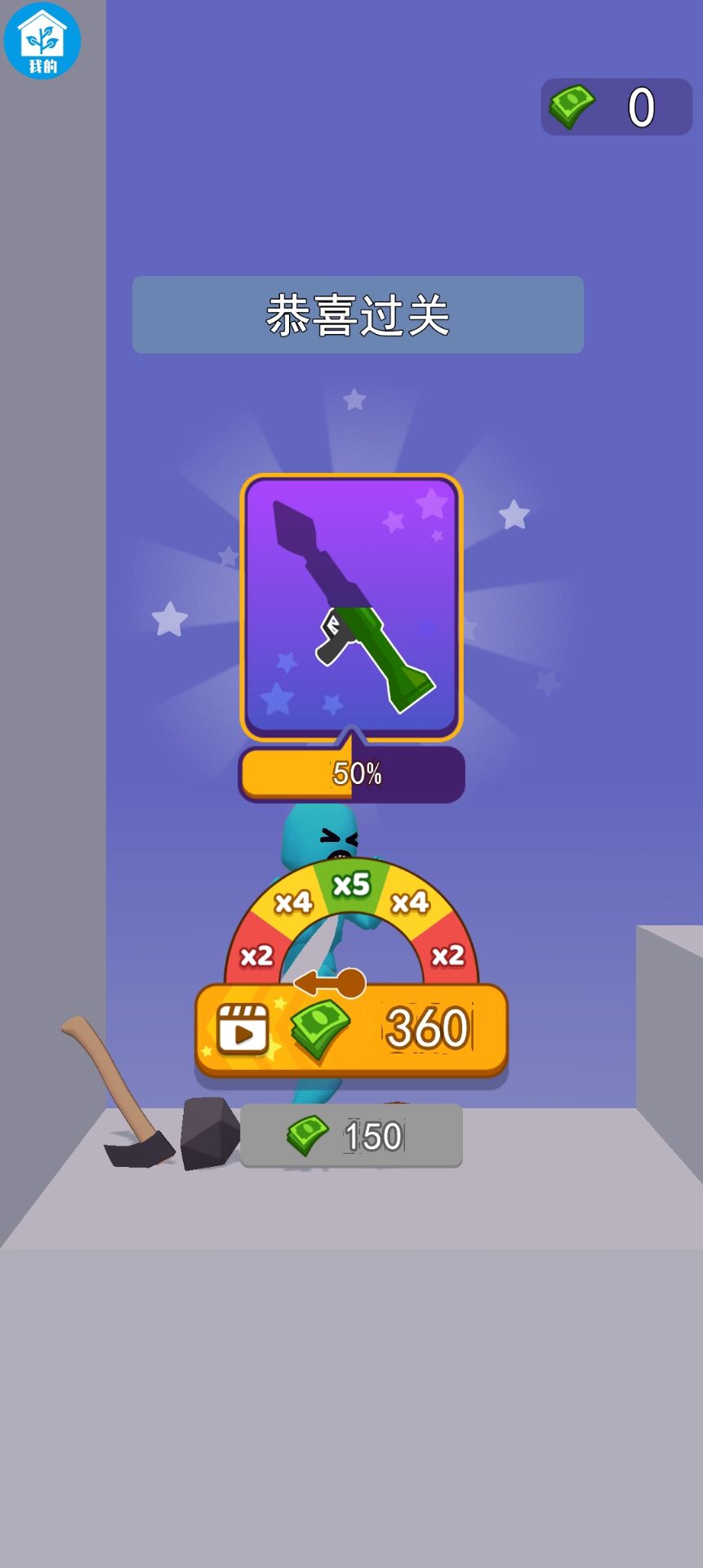Tap the rocket launcher unlock card
Image resolution: width=703 pixels, height=1568 pixels.
tap(351, 607)
